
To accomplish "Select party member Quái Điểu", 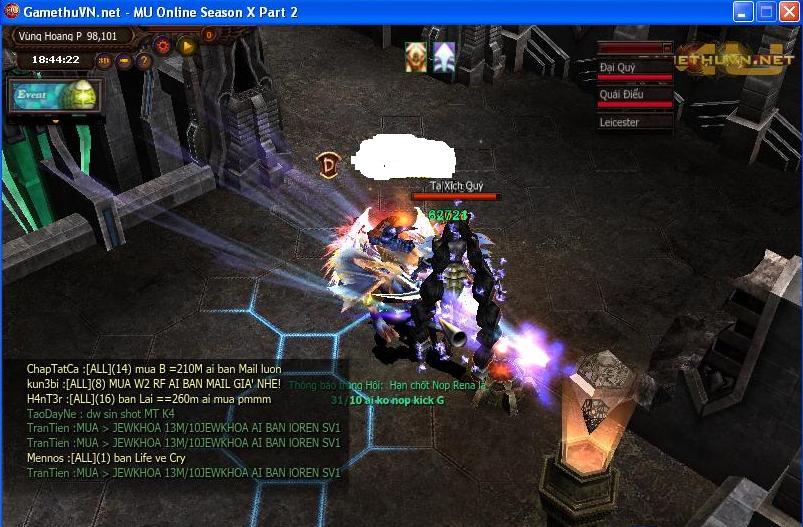I will [634, 95].
